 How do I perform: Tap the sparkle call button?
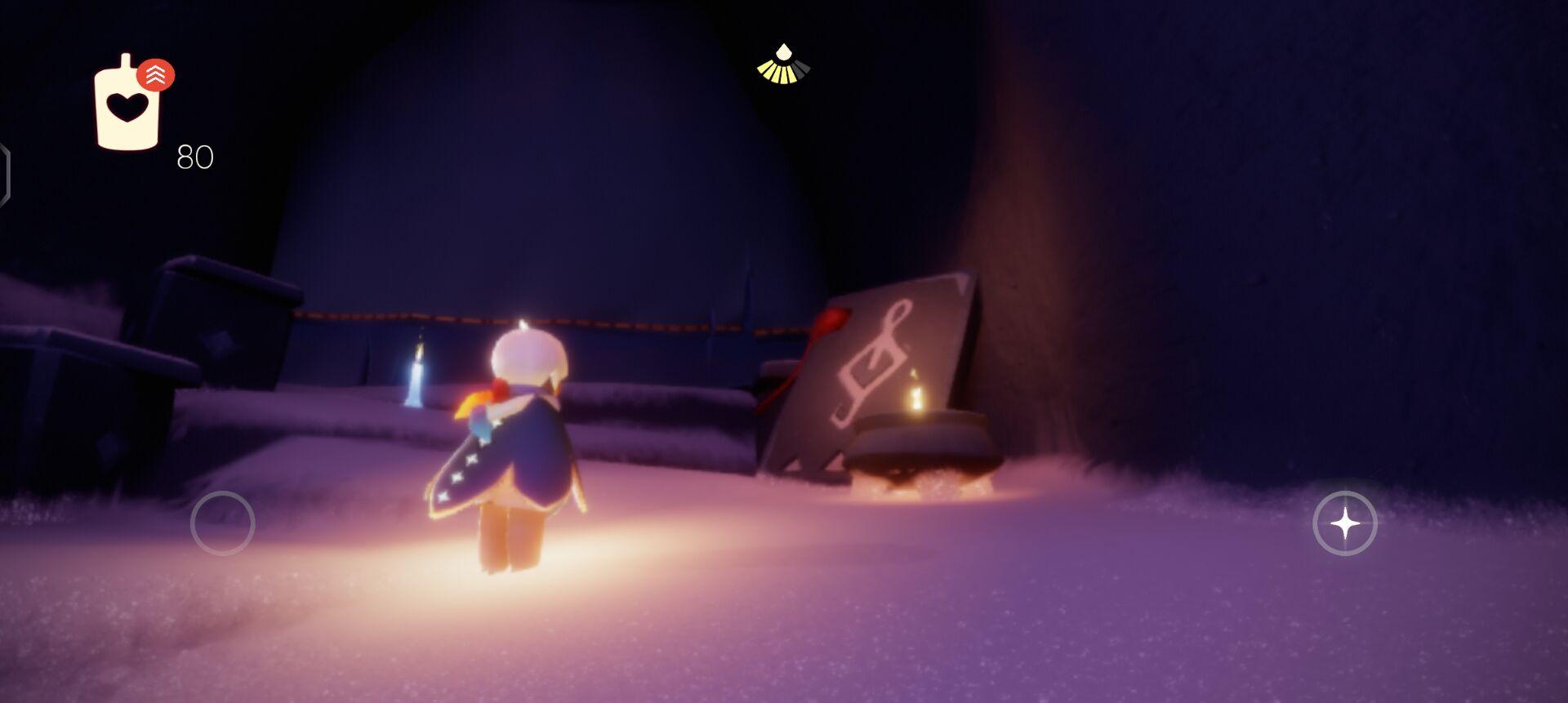tap(1344, 523)
